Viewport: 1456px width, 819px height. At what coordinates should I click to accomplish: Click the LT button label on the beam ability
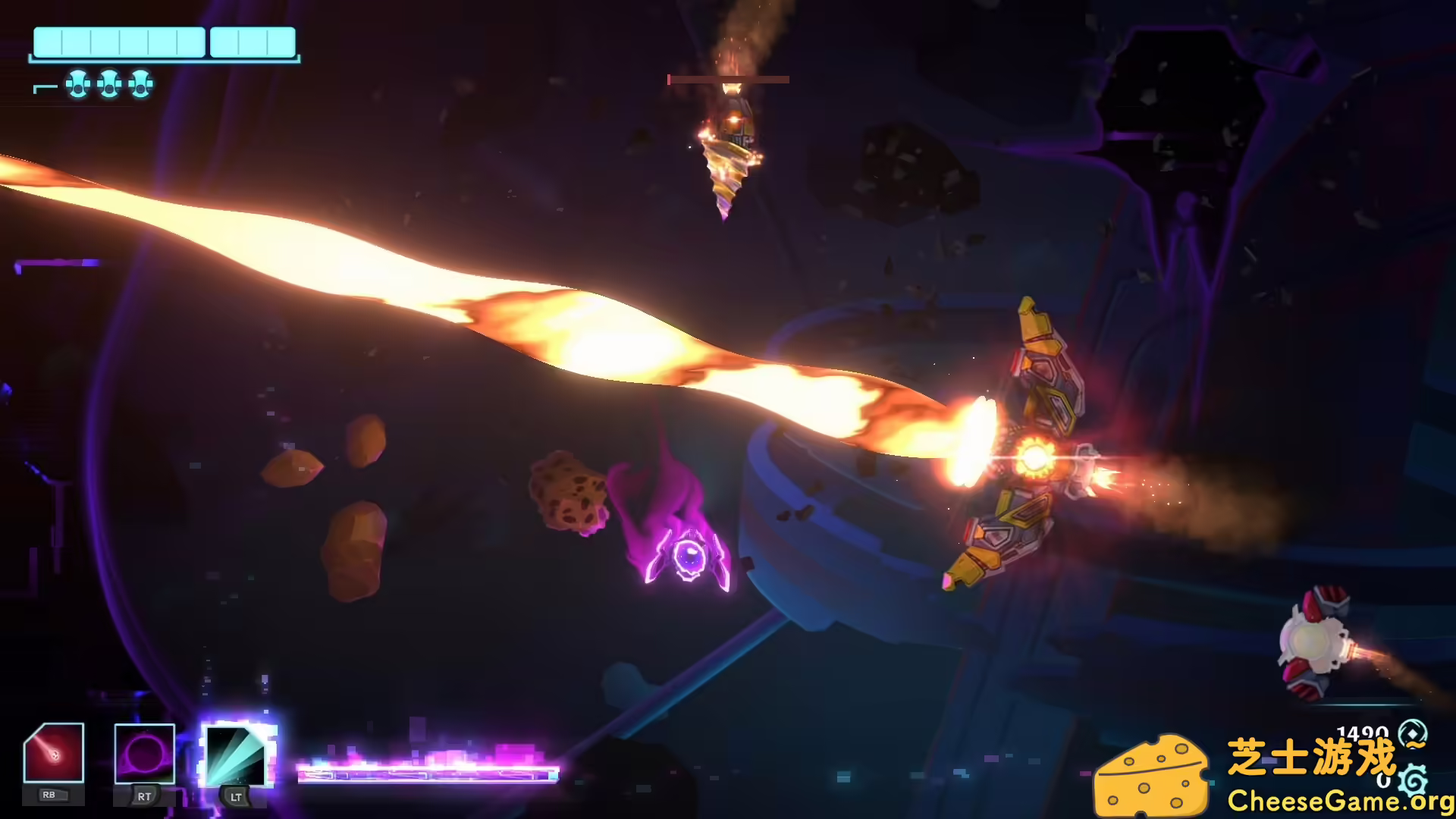(x=236, y=797)
